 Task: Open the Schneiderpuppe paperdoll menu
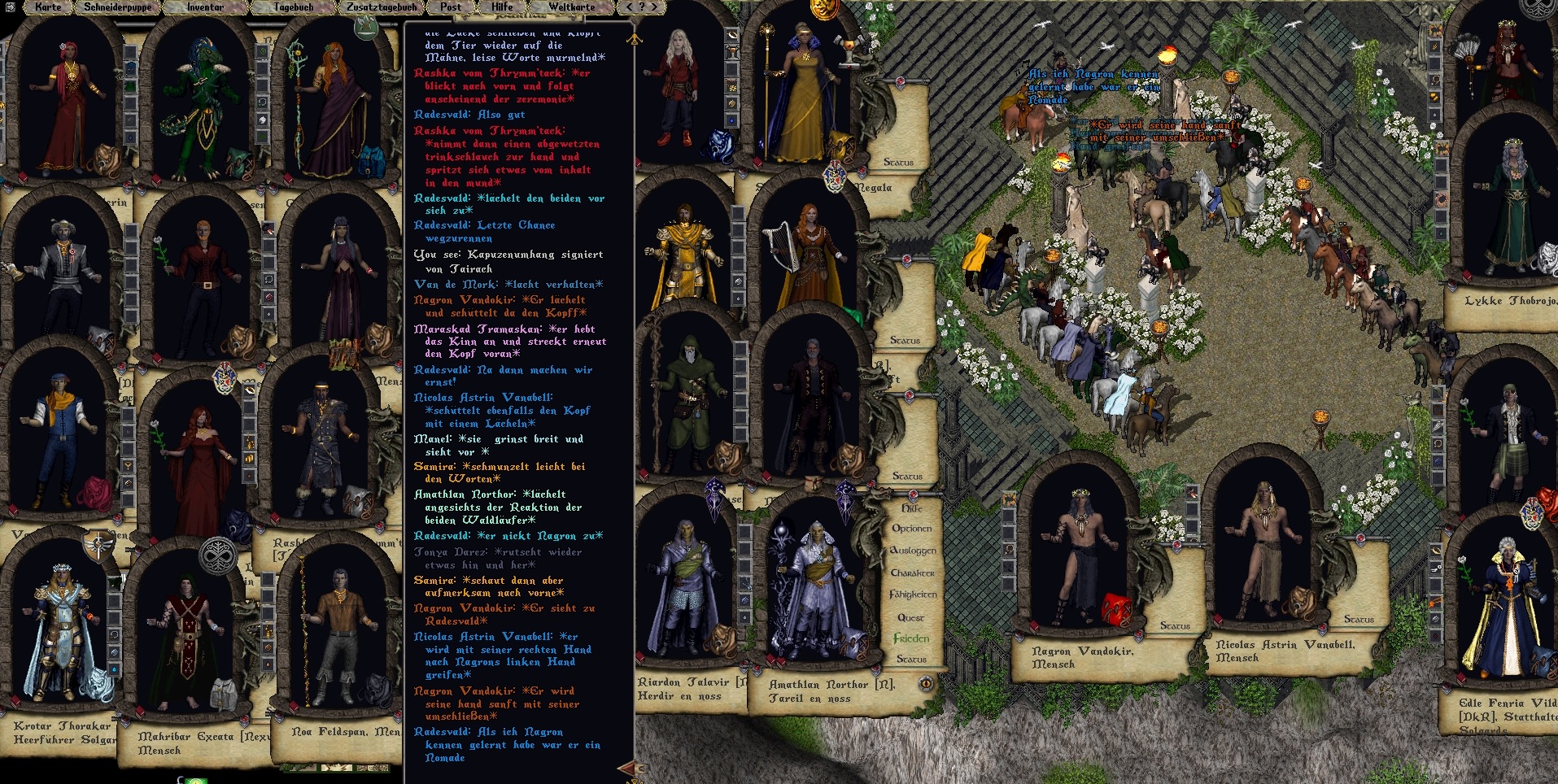pyautogui.click(x=117, y=7)
